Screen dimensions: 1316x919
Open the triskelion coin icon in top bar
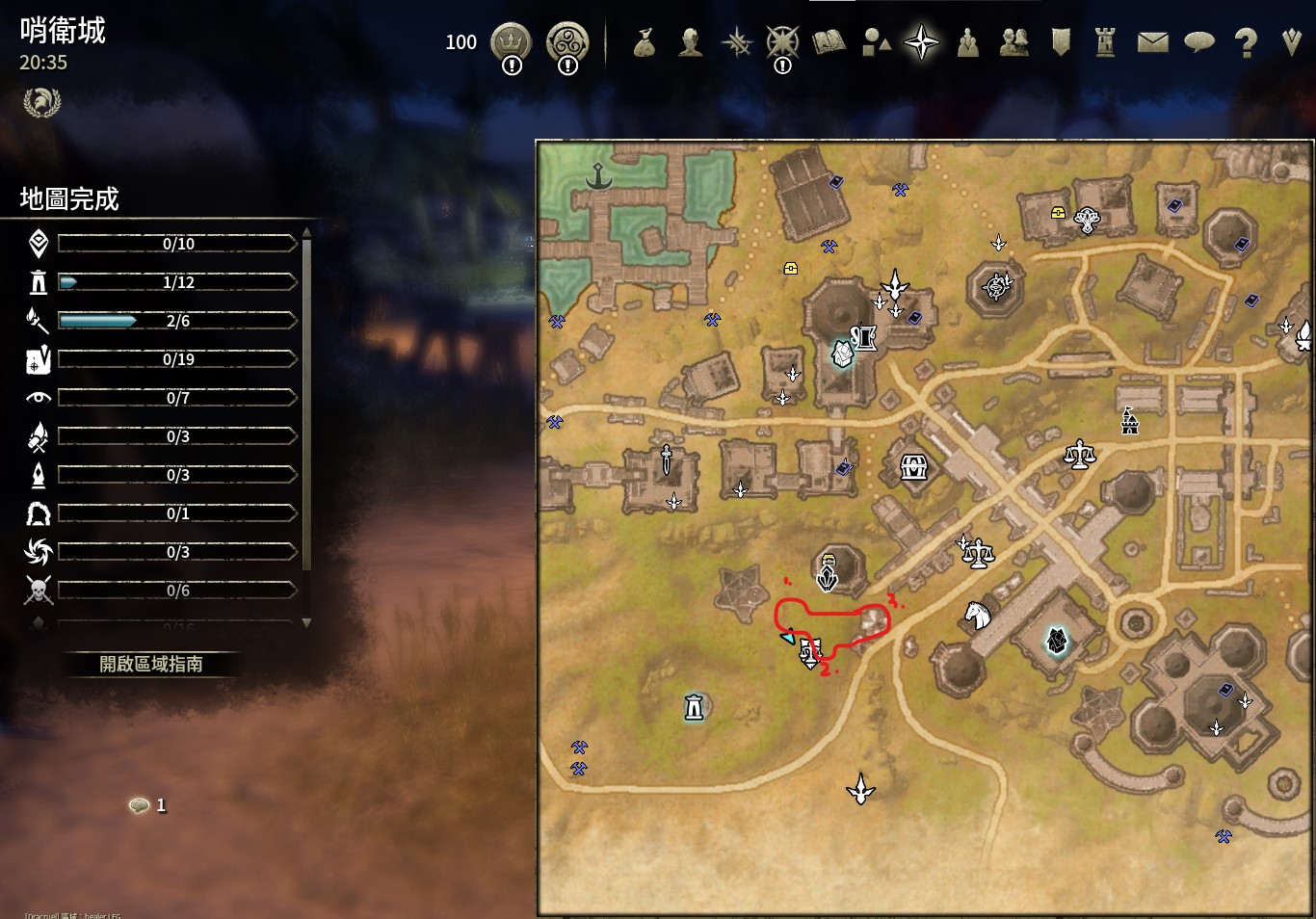(567, 42)
